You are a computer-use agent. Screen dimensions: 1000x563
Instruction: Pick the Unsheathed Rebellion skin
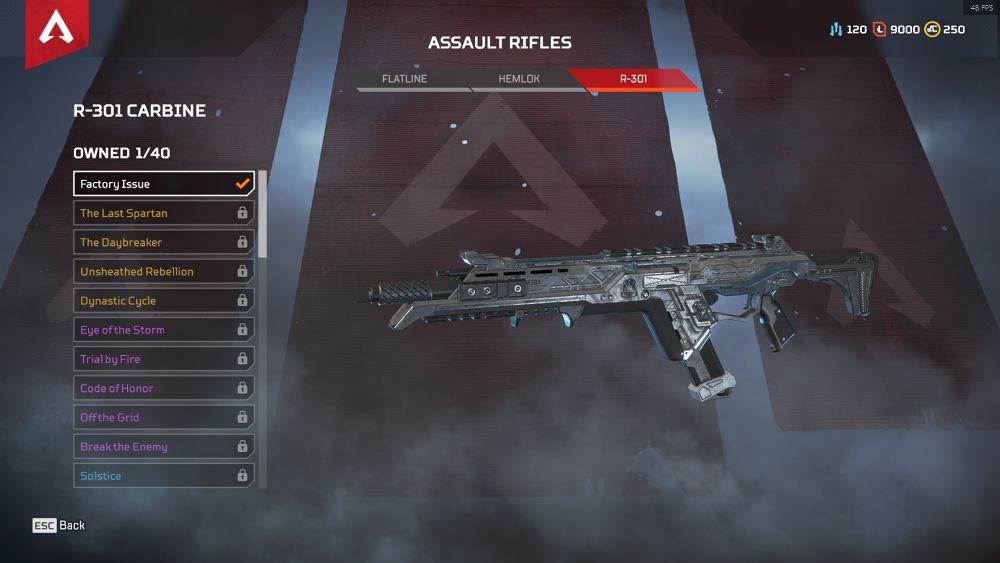pyautogui.click(x=164, y=271)
